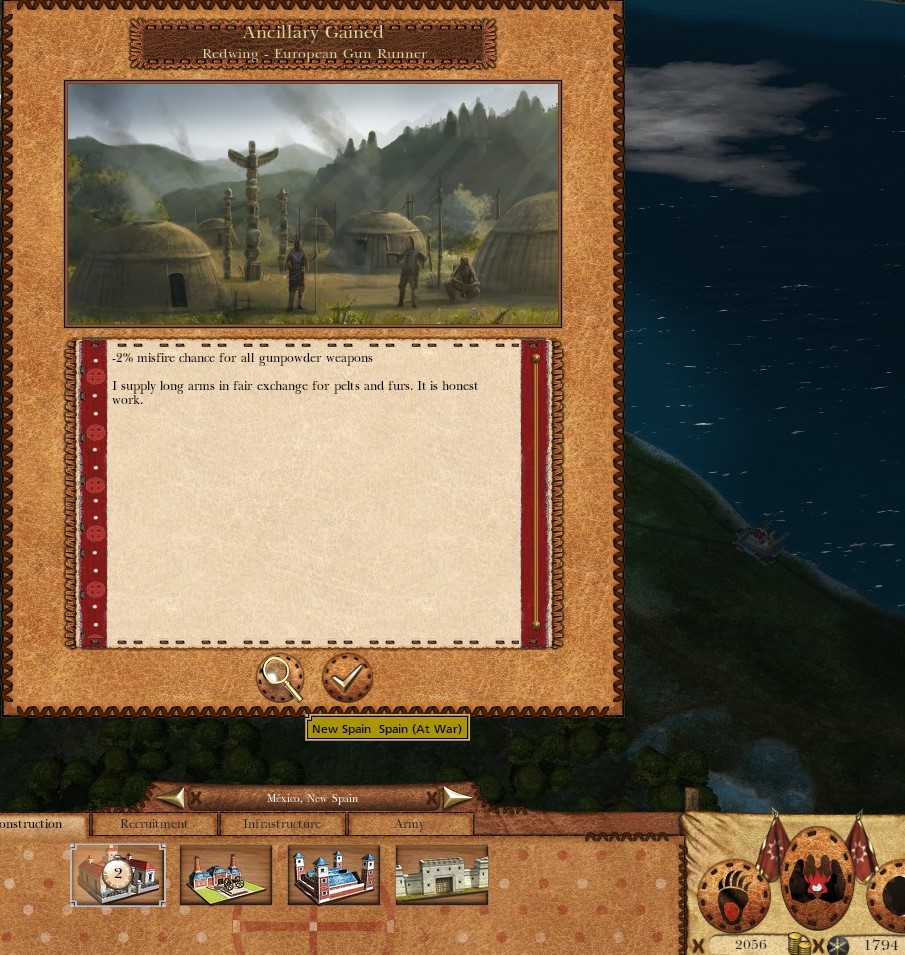Switch to the Recruitment tab

(x=154, y=824)
